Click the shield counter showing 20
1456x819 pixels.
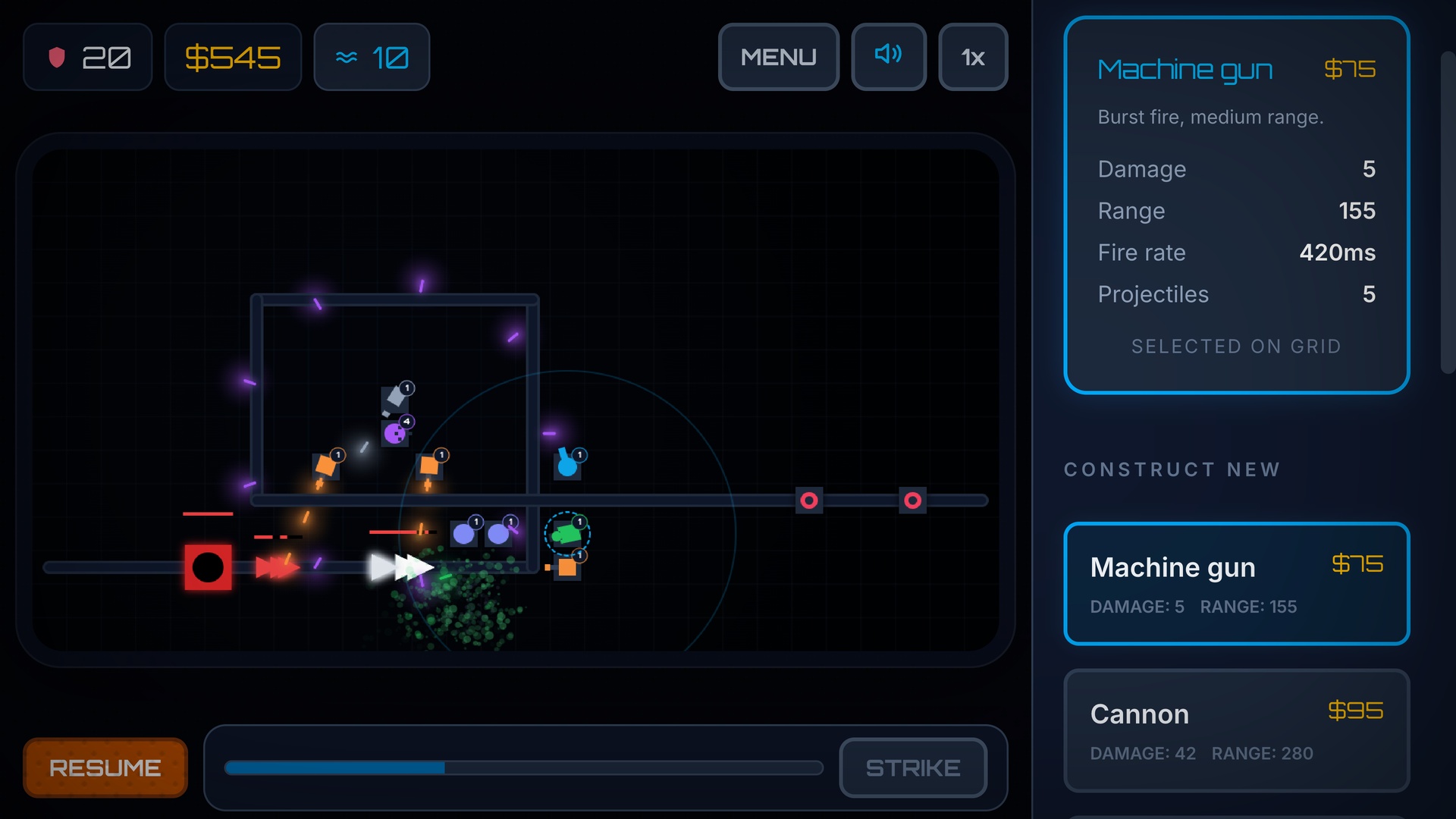pyautogui.click(x=87, y=56)
